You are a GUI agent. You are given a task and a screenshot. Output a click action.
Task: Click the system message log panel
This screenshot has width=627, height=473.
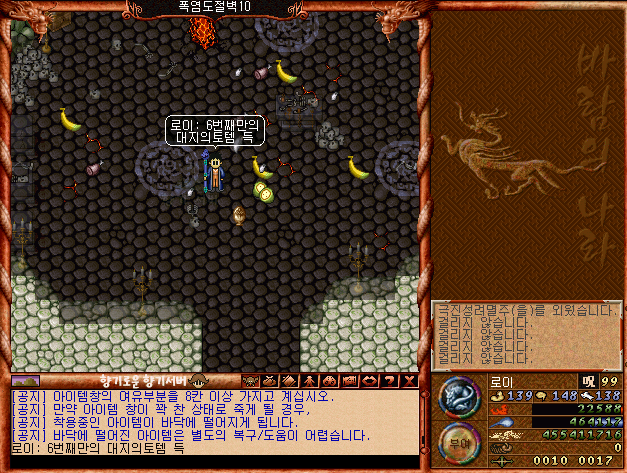[527, 337]
